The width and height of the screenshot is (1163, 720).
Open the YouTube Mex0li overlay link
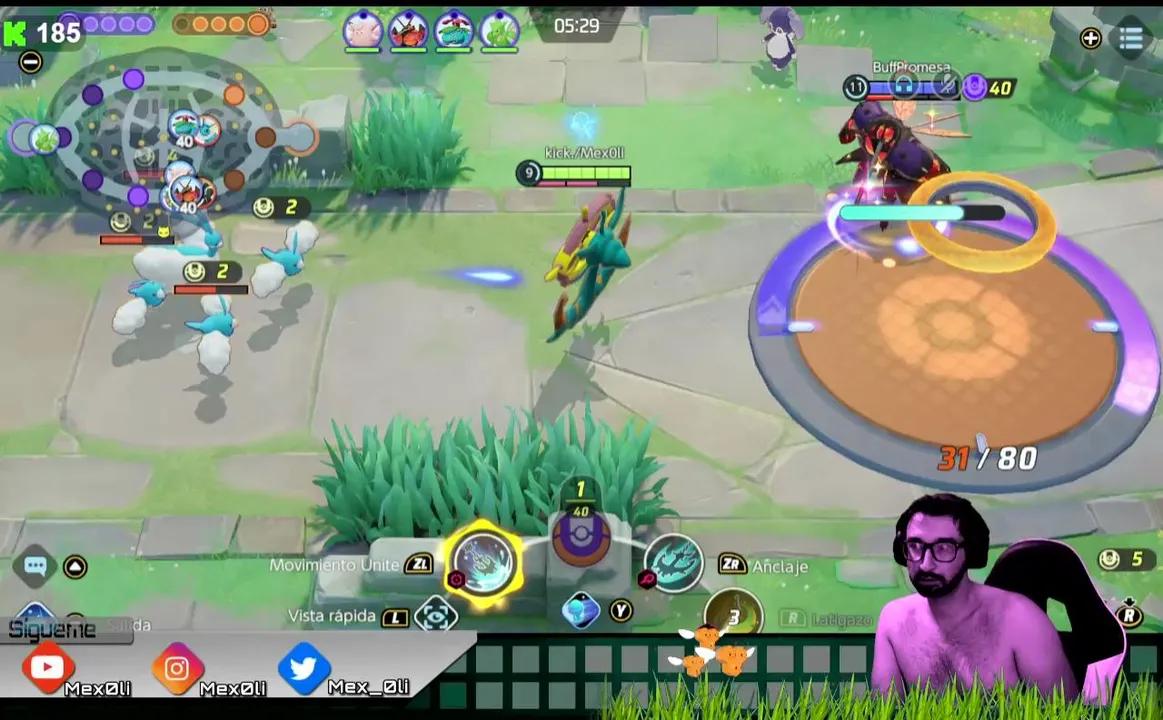tap(47, 667)
